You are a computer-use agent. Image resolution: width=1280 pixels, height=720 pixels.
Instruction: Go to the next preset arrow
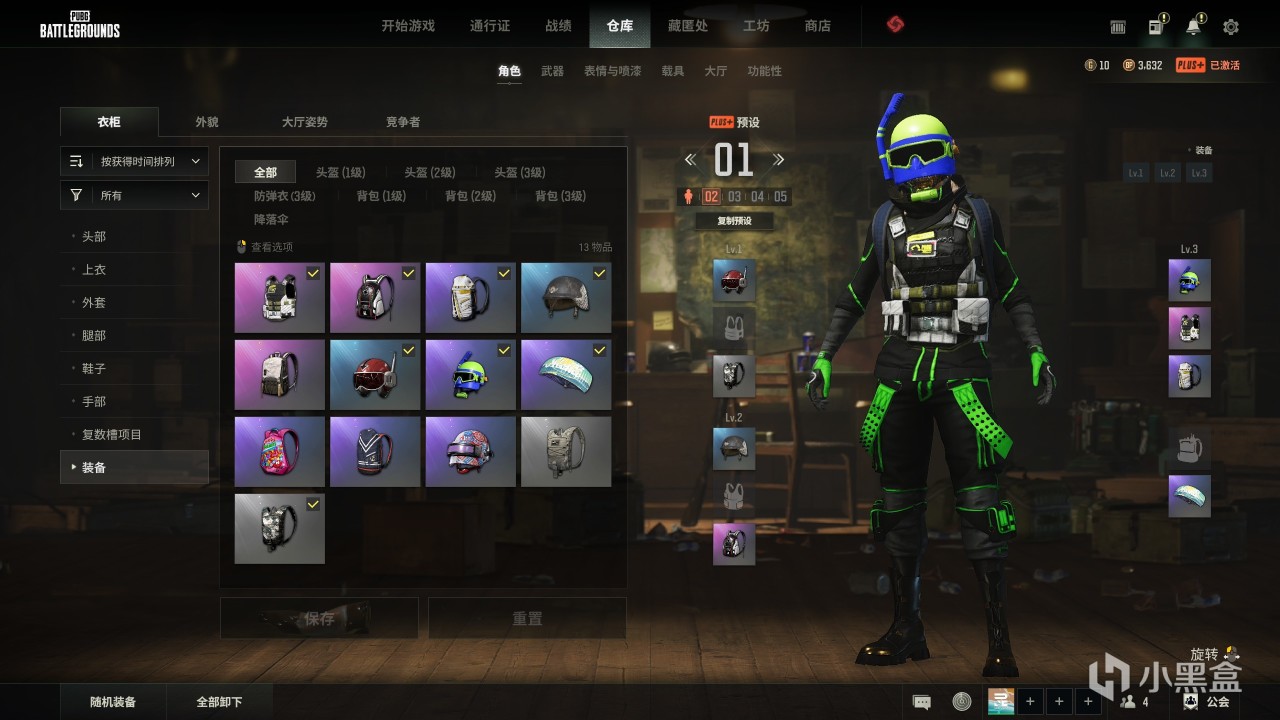tap(778, 160)
